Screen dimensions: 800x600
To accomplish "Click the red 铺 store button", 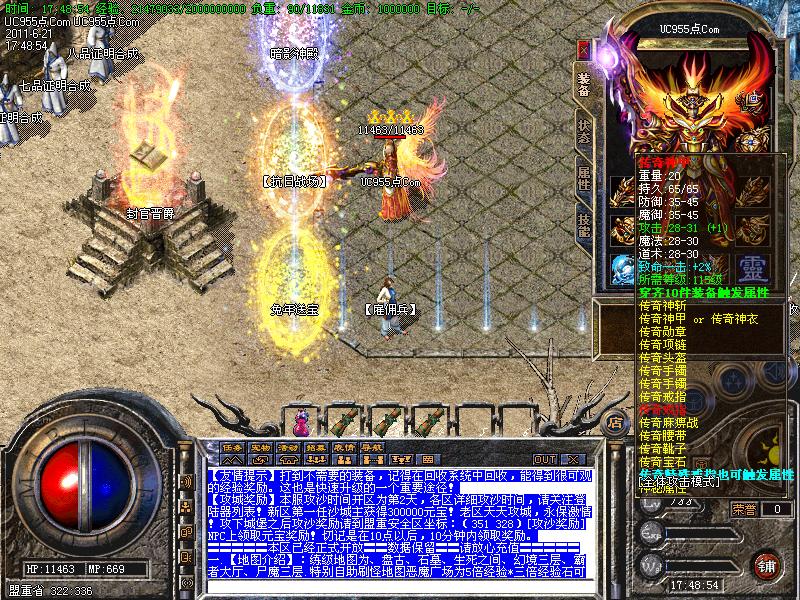I will pyautogui.click(x=765, y=565).
